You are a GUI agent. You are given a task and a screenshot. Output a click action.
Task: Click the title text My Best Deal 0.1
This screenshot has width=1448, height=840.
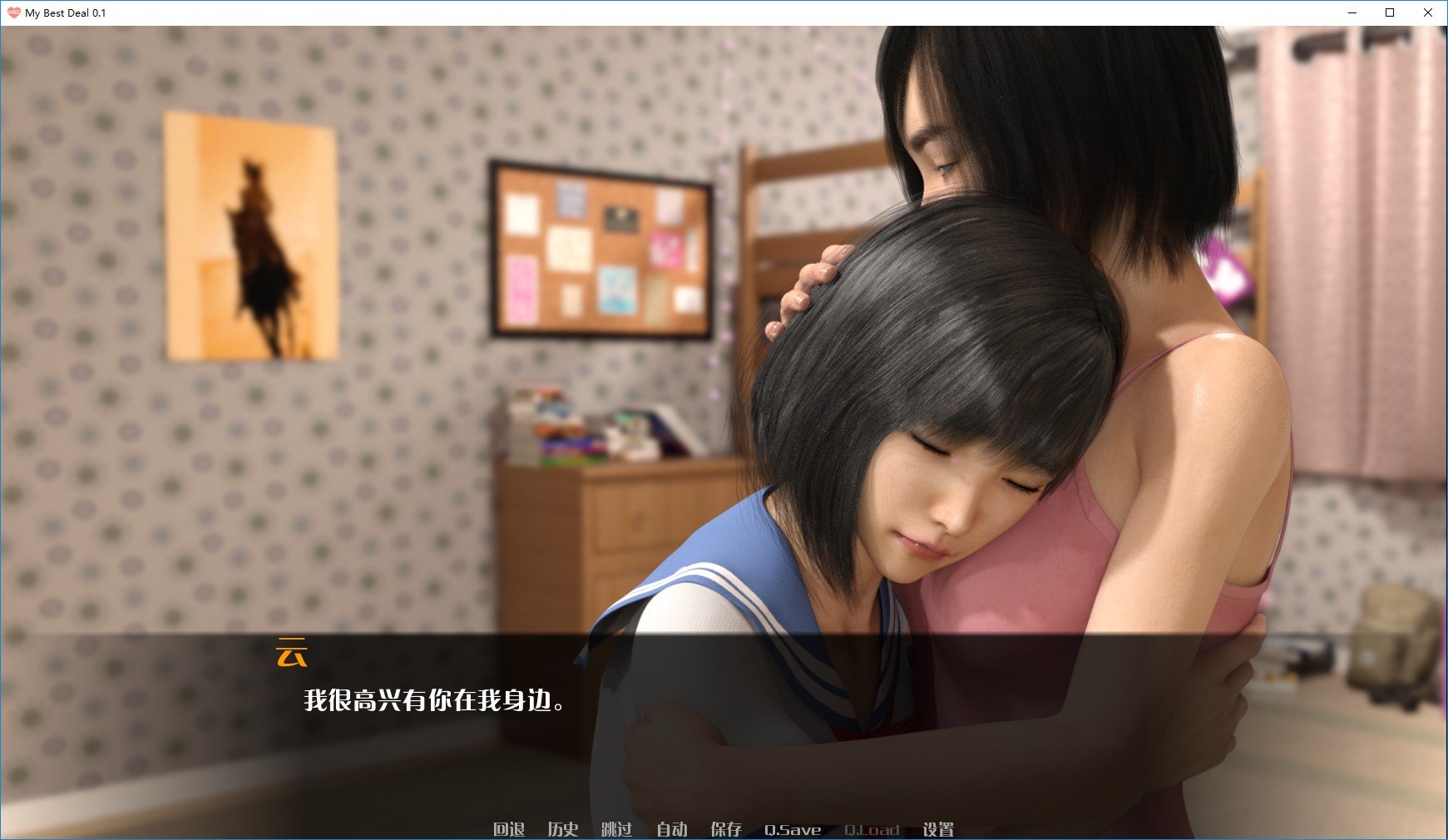(x=67, y=12)
